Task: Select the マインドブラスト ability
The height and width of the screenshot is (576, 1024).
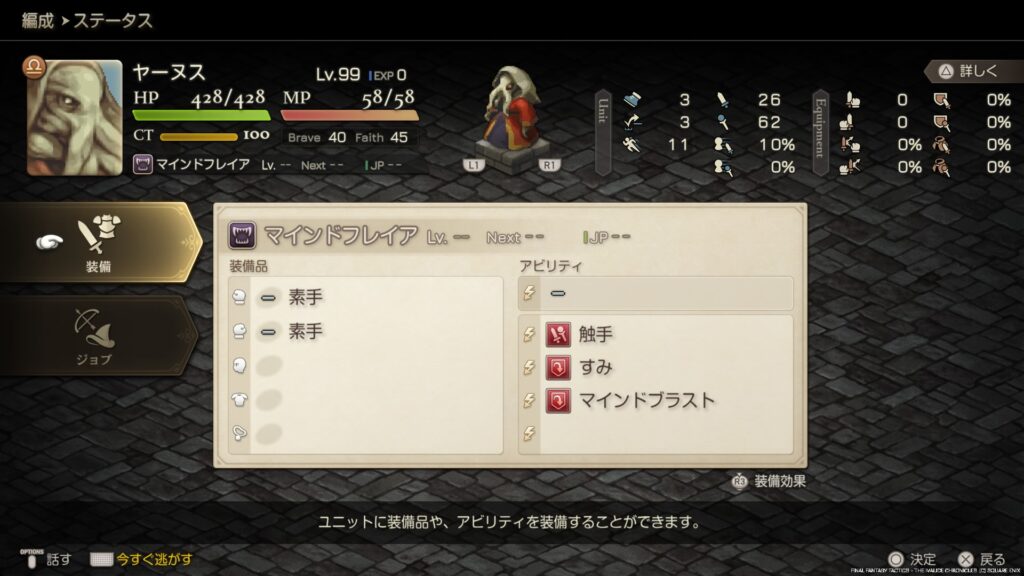Action: point(655,400)
